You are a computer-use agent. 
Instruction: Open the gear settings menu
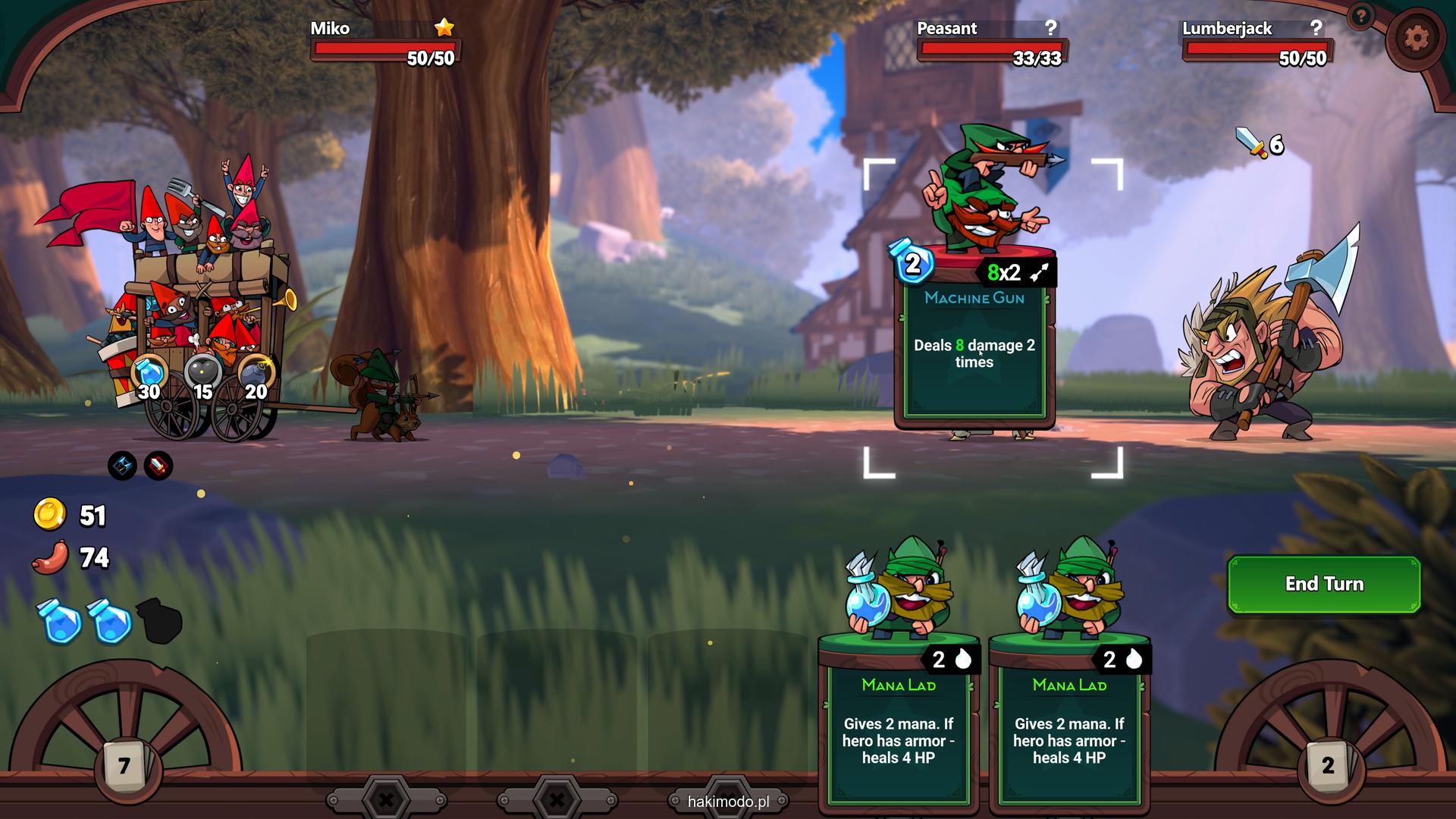1416,38
